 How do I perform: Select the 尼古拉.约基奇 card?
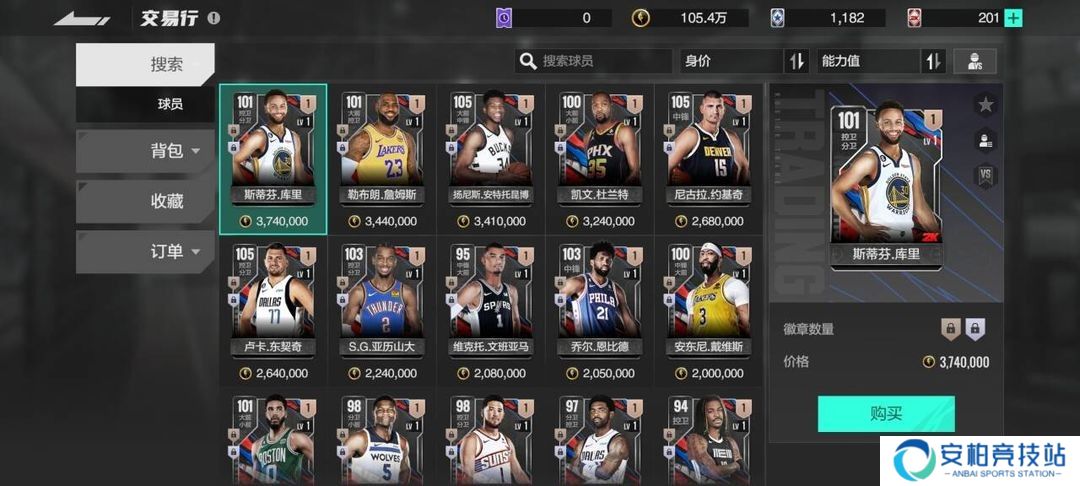click(x=708, y=160)
